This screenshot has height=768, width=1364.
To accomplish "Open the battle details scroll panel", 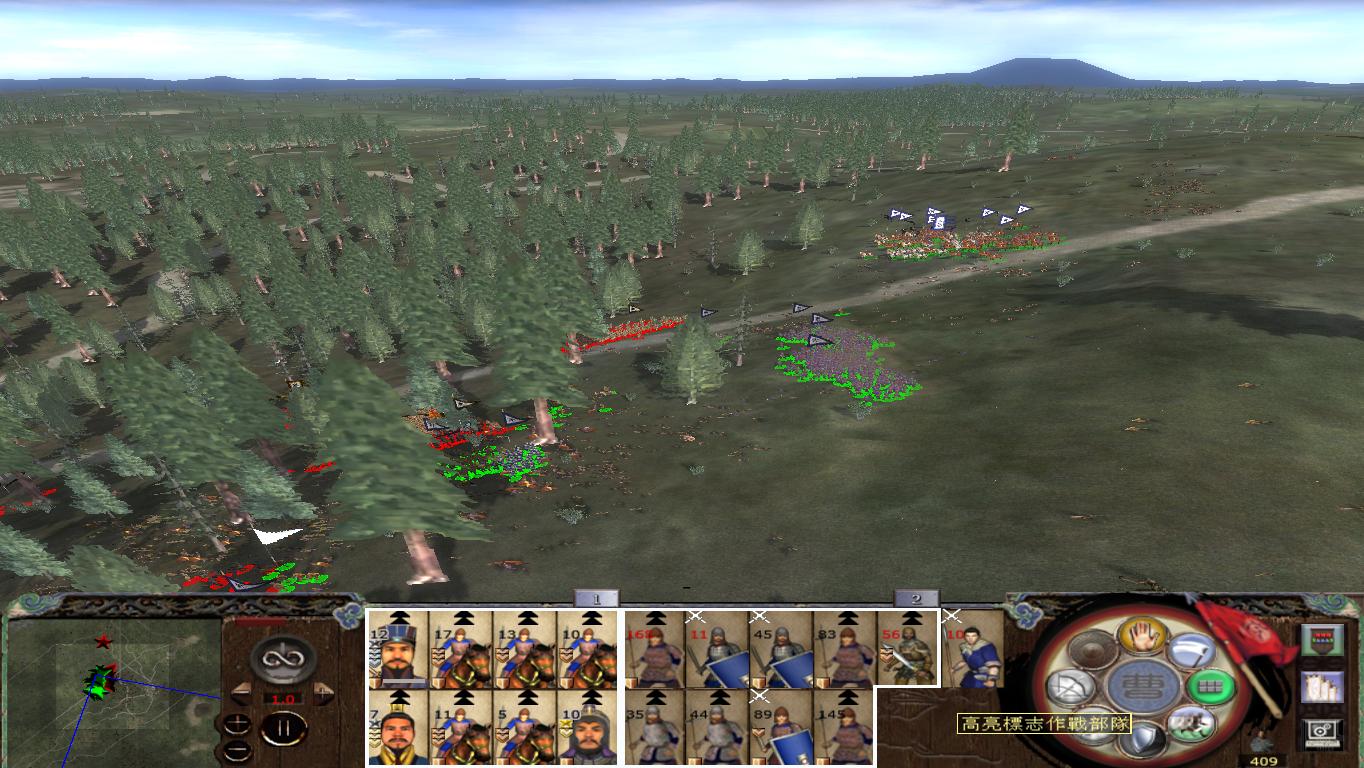I will coord(1323,687).
